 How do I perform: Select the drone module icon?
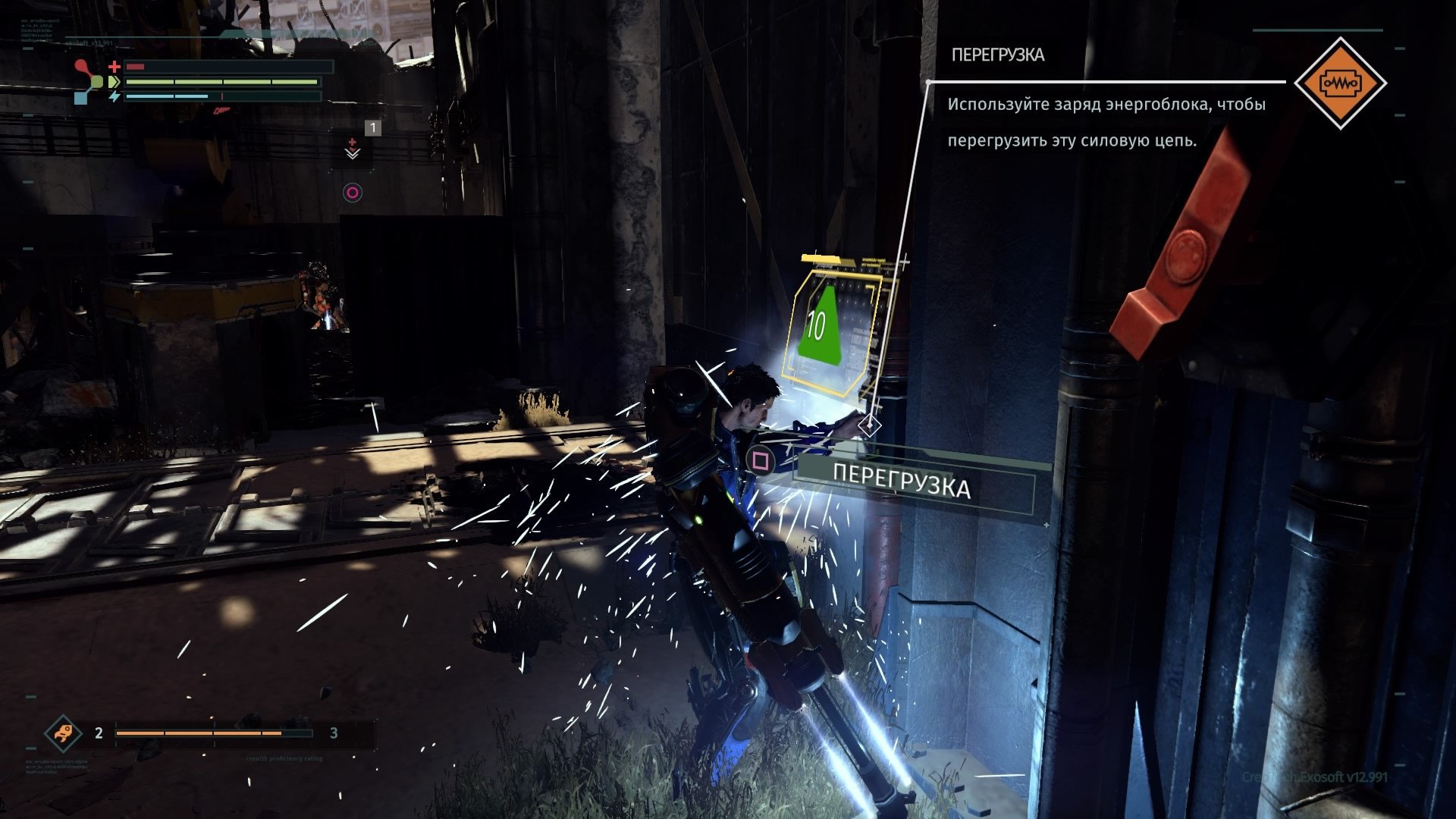(x=62, y=733)
